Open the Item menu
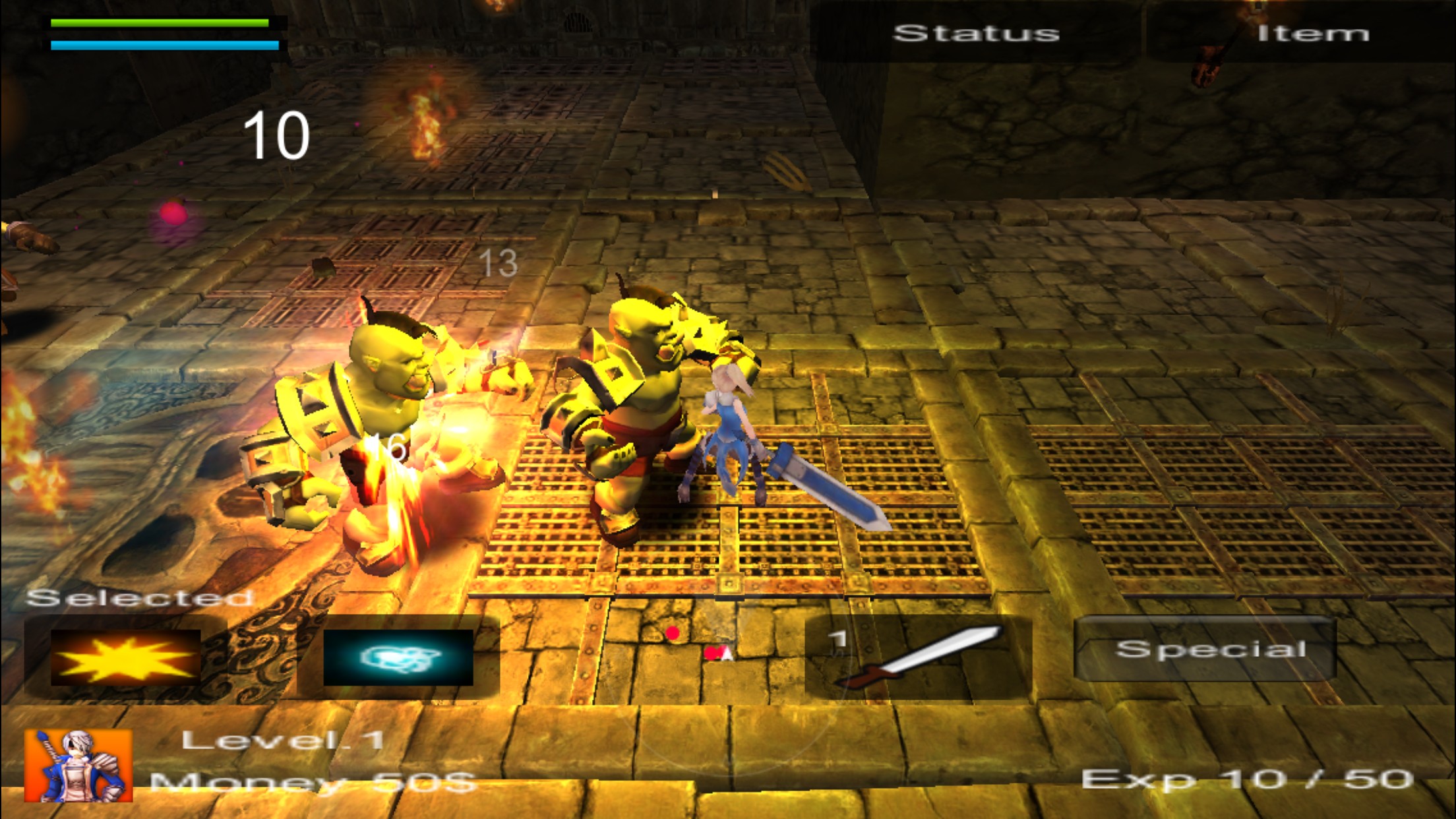The width and height of the screenshot is (1456, 819). pyautogui.click(x=1312, y=33)
